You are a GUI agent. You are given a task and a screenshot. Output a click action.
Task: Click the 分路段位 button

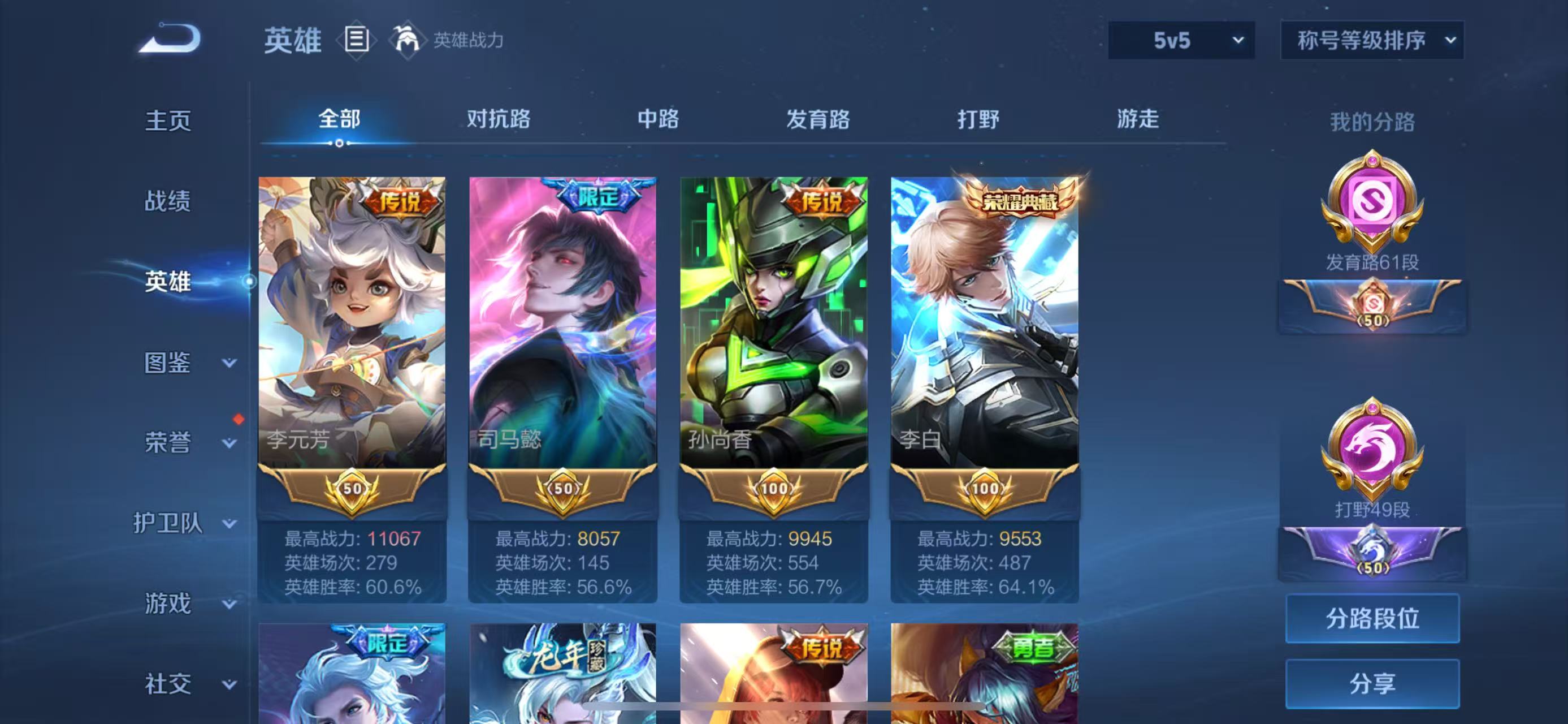tap(1373, 619)
